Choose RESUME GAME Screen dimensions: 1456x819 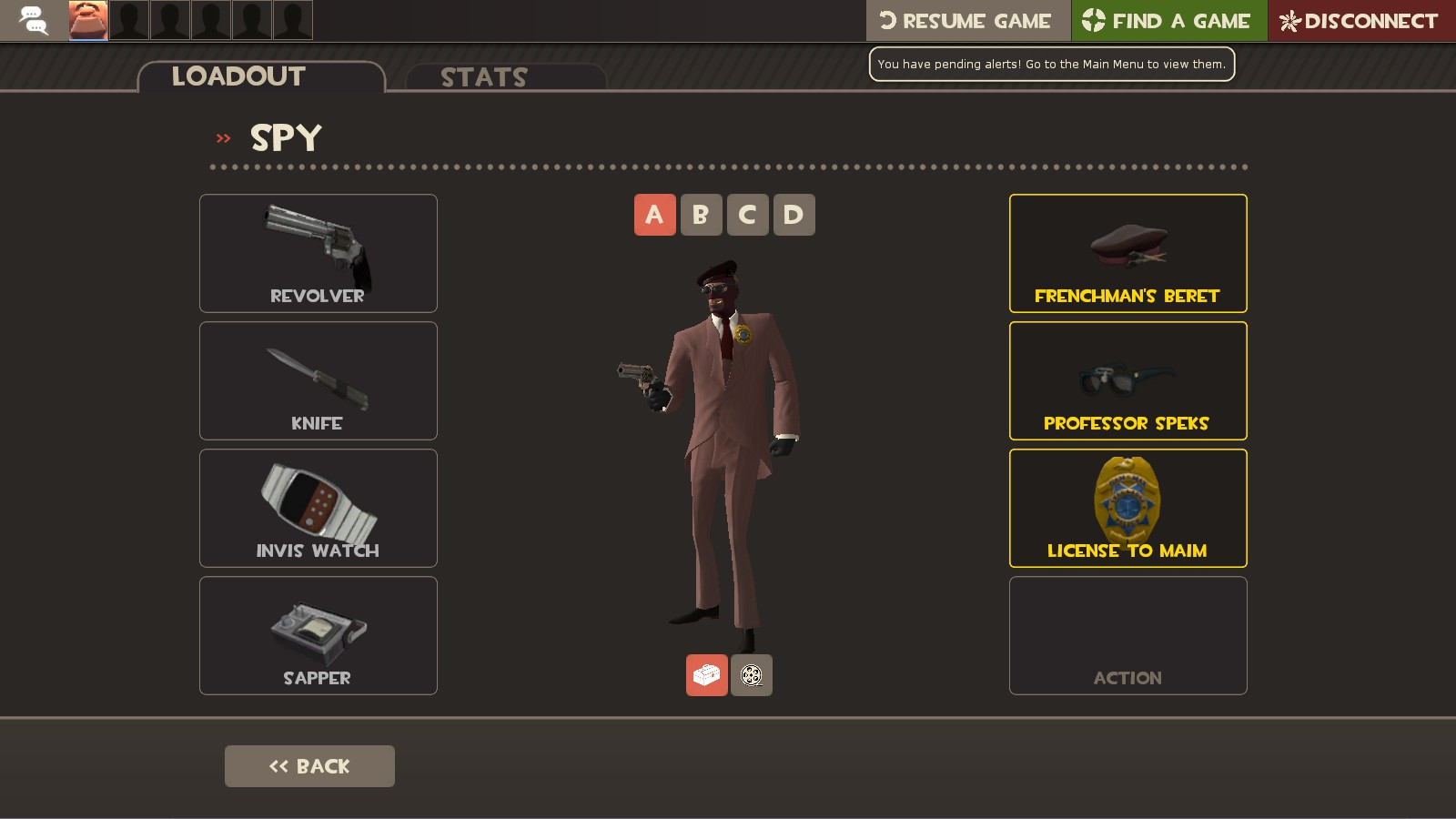pyautogui.click(x=967, y=20)
